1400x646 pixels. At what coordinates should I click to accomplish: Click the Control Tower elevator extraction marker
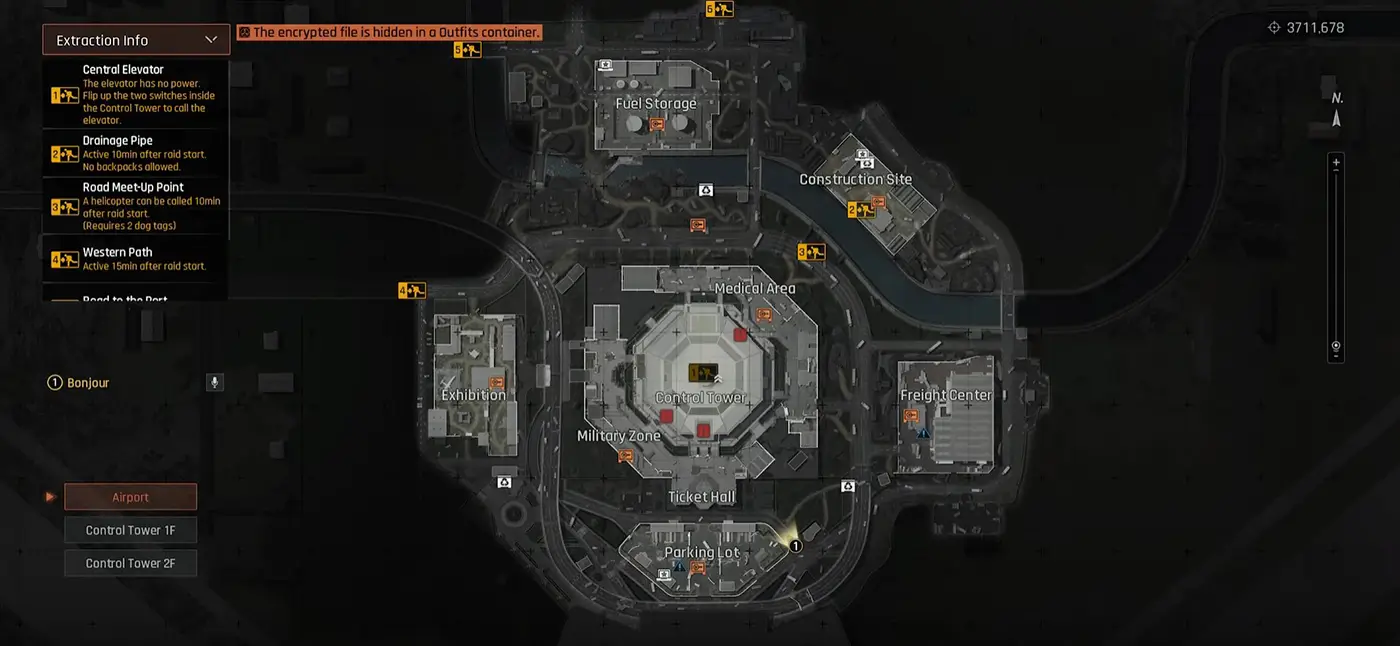point(703,373)
